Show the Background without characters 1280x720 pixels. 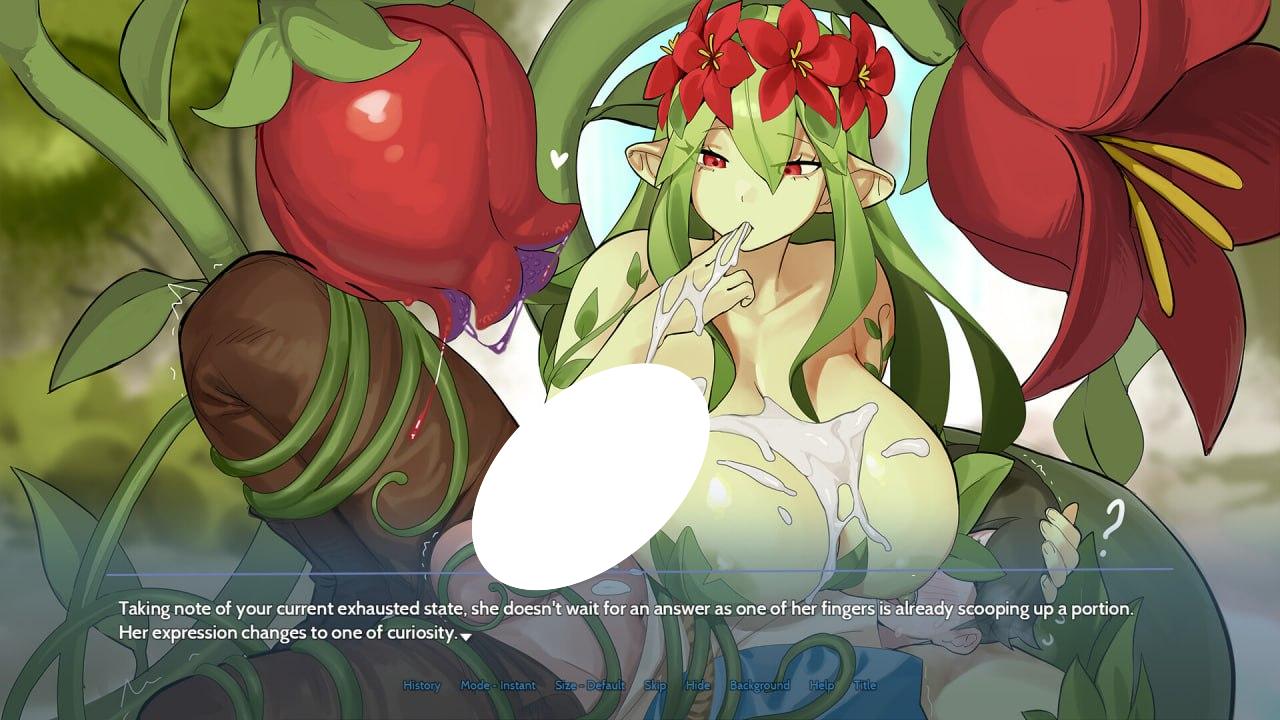point(761,686)
